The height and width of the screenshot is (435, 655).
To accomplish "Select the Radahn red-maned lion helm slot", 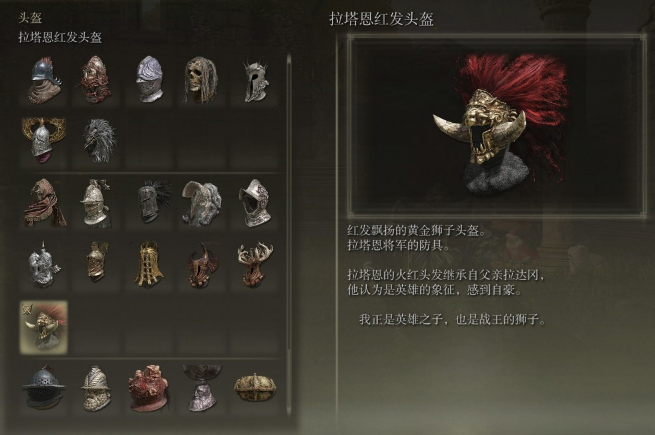I will pos(44,325).
